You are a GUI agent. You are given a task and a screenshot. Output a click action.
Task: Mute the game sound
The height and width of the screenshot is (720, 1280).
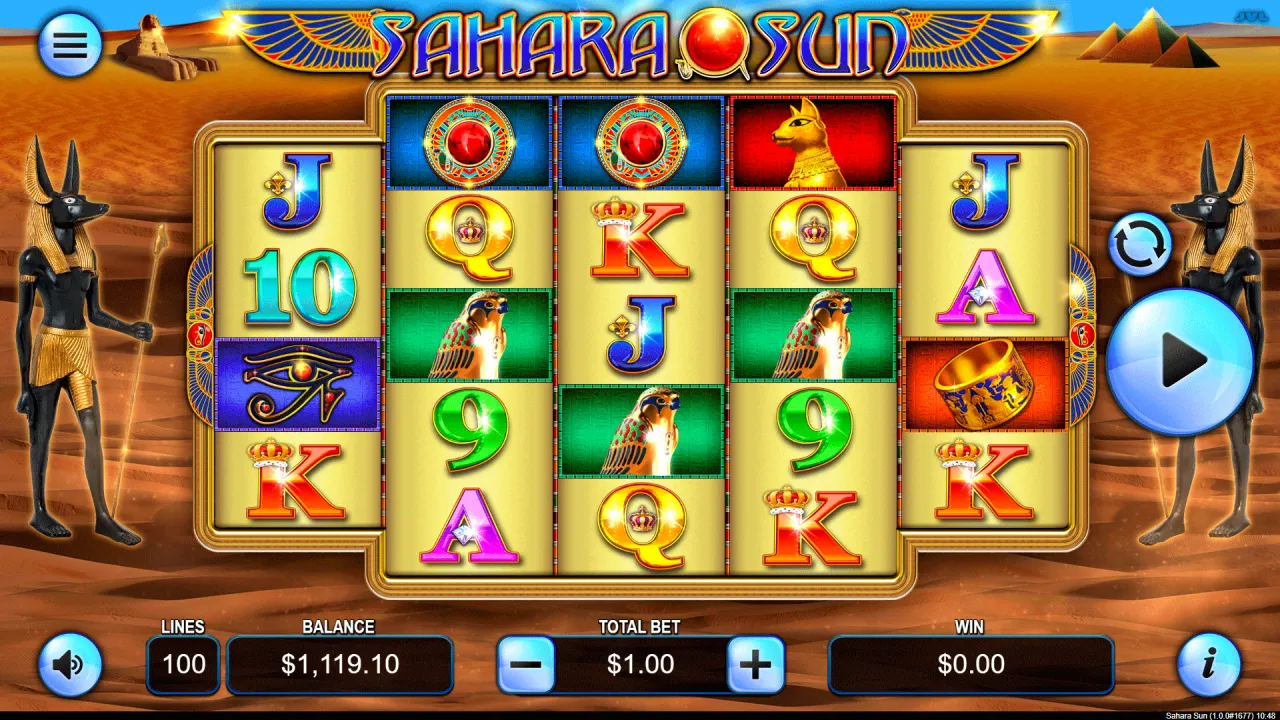(68, 665)
